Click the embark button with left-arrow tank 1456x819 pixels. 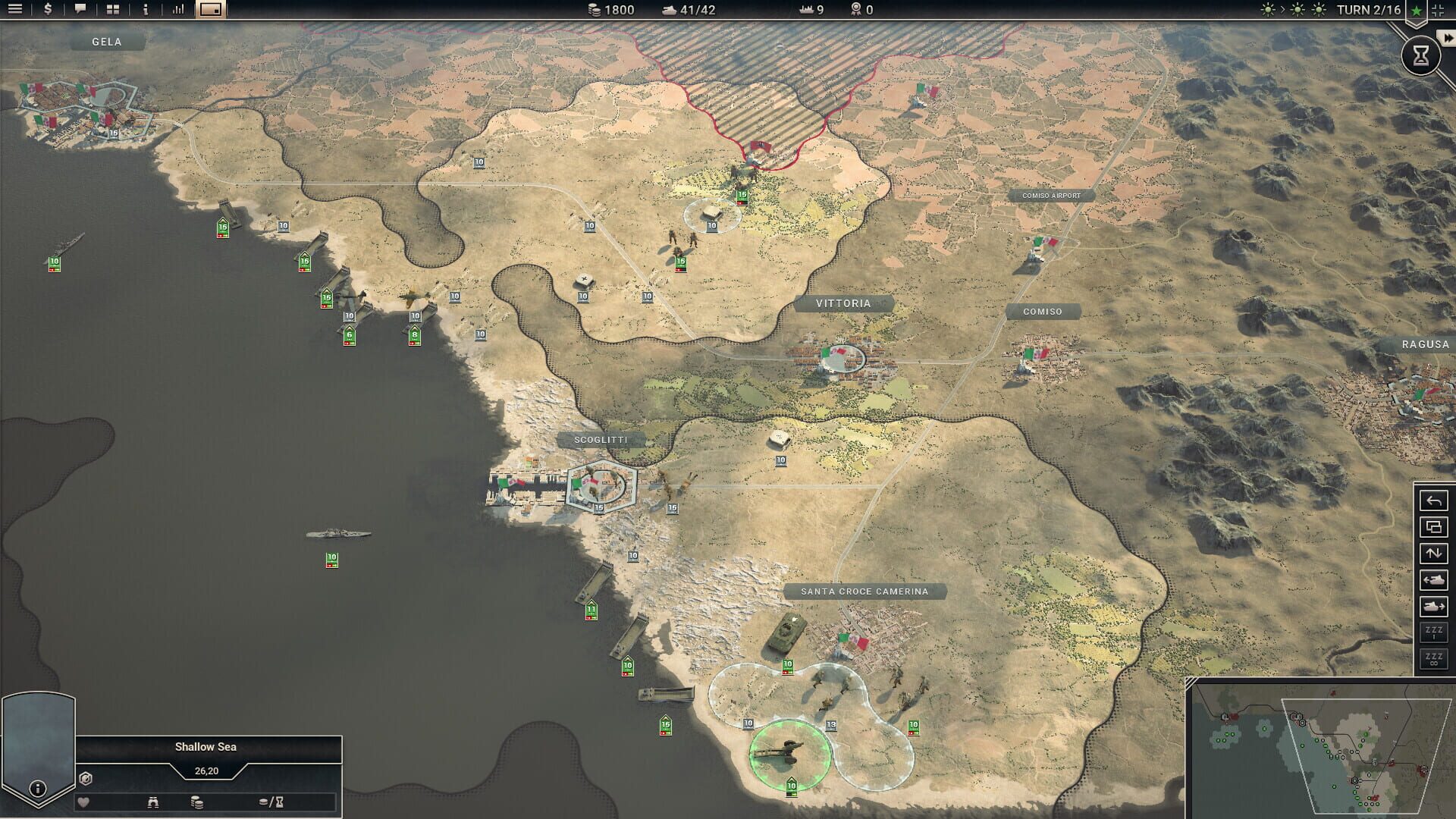pyautogui.click(x=1434, y=579)
